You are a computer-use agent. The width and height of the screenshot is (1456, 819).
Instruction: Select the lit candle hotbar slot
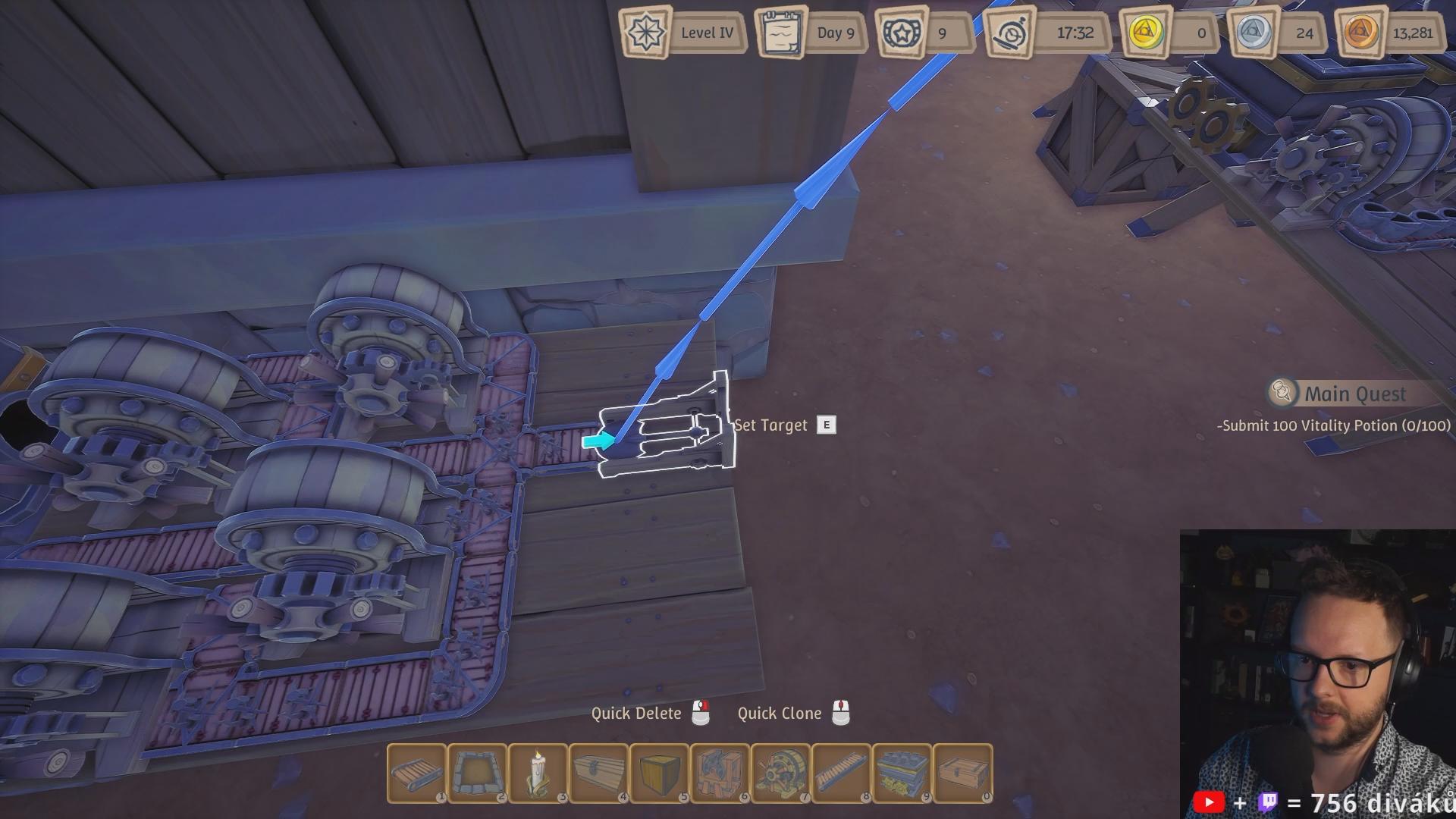(x=538, y=773)
